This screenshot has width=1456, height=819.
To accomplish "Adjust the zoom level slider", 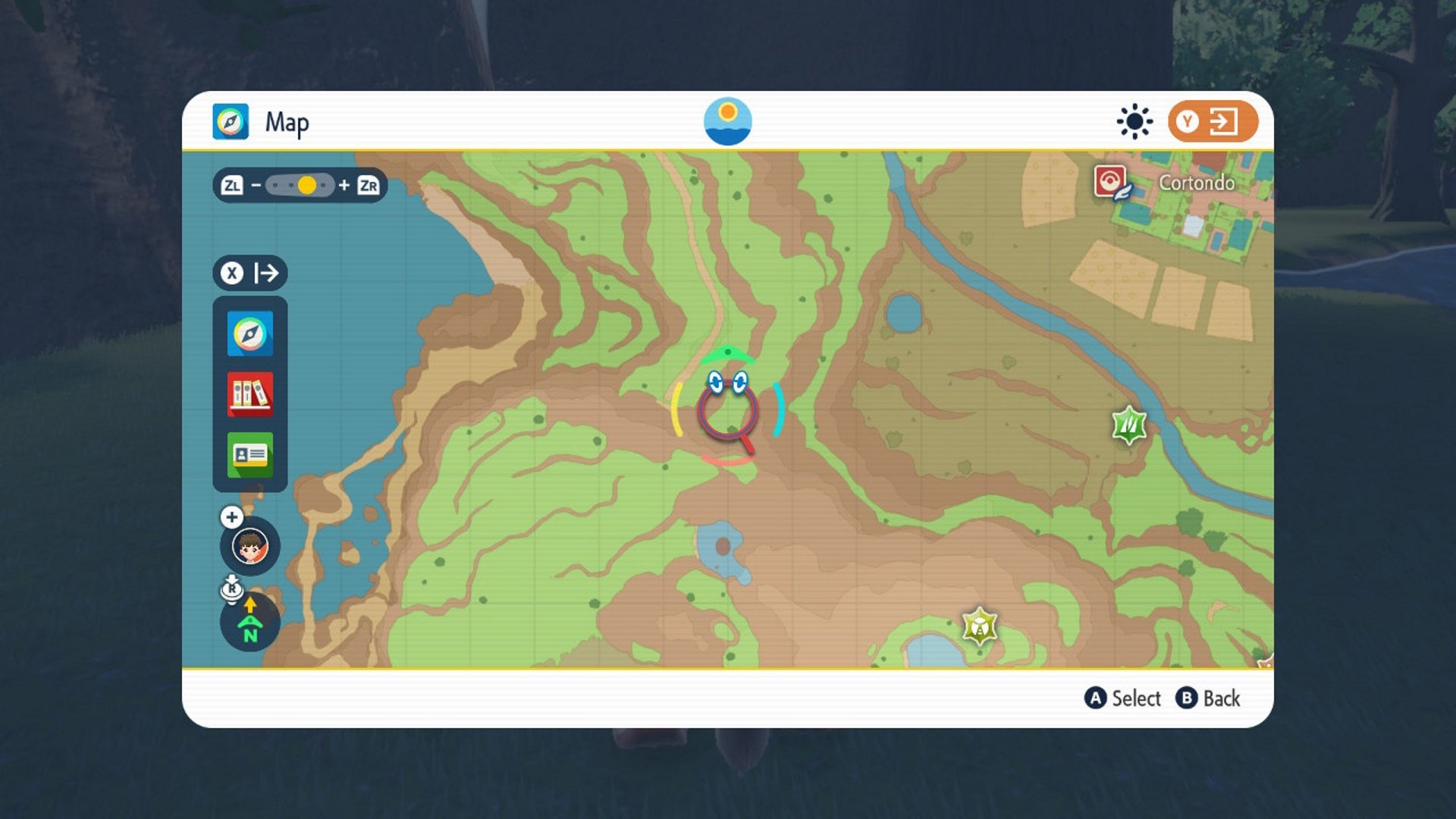I will tap(308, 184).
